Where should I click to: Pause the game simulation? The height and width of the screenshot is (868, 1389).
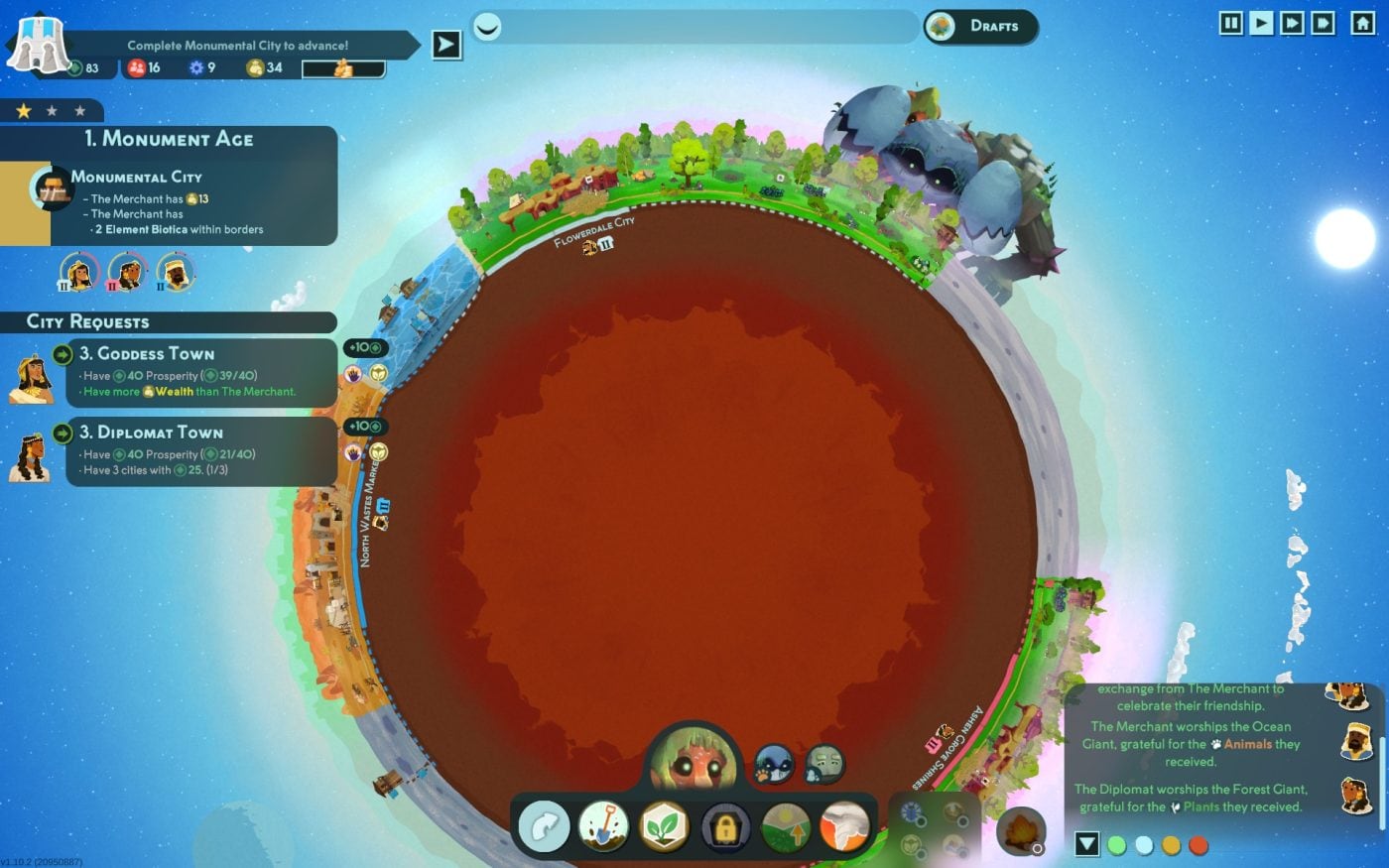coord(1230,23)
